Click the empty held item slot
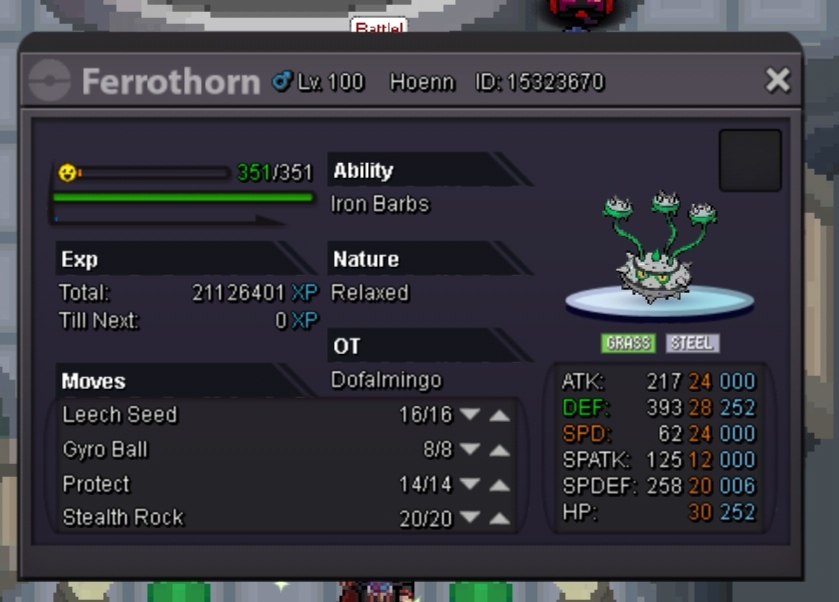The image size is (839, 602). 750,160
